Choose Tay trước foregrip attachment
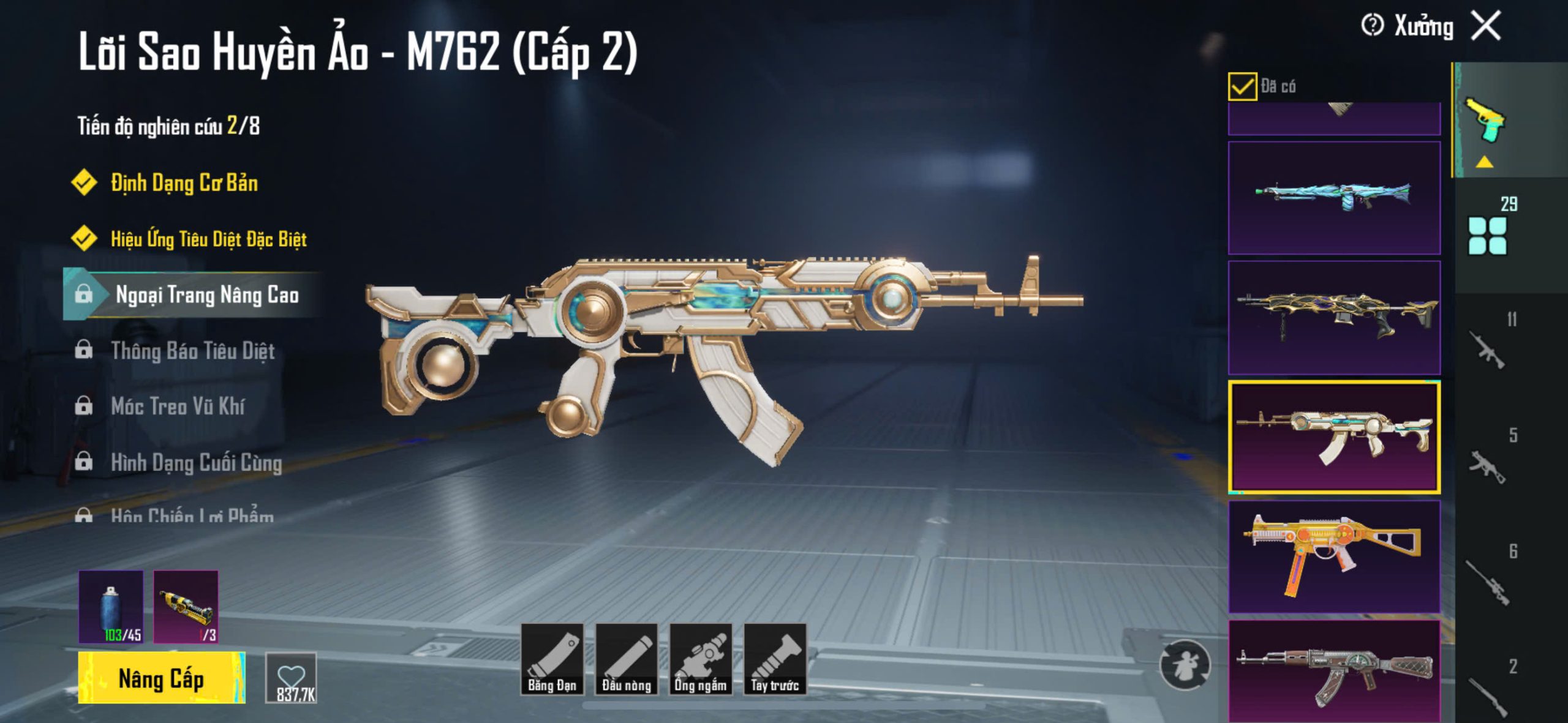Viewport: 1568px width, 723px height. pos(775,659)
